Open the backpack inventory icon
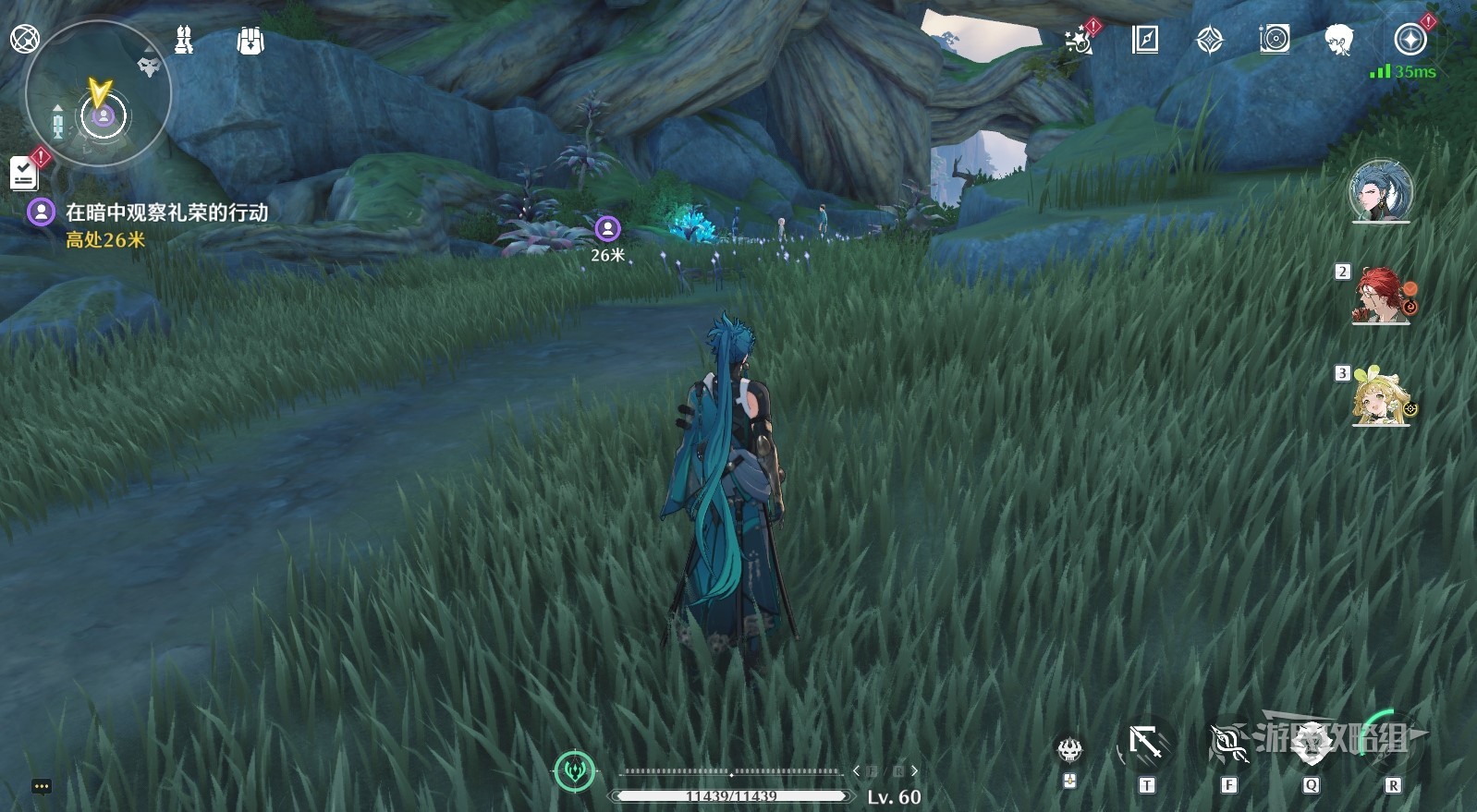Viewport: 1477px width, 812px height. pos(250,41)
